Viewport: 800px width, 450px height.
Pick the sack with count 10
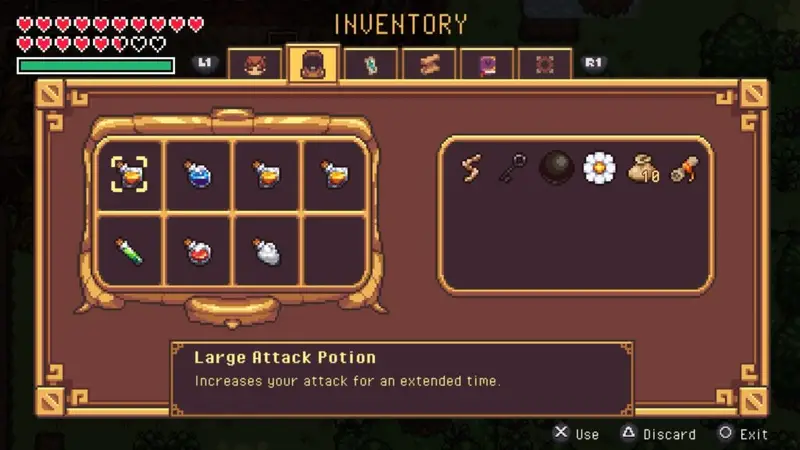[x=644, y=170]
